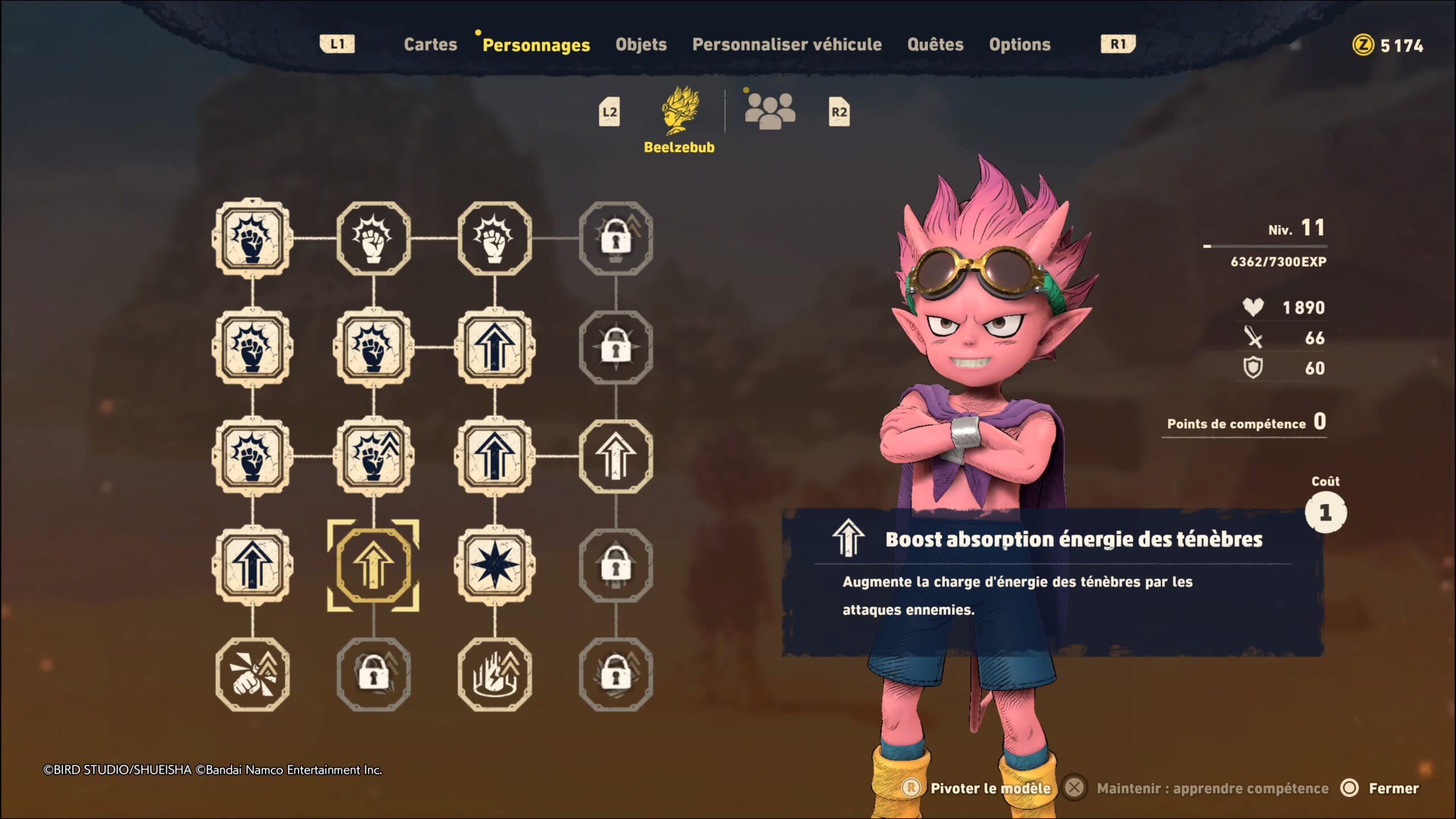Select the Beelzebub character icon
The height and width of the screenshot is (819, 1456).
pyautogui.click(x=680, y=111)
